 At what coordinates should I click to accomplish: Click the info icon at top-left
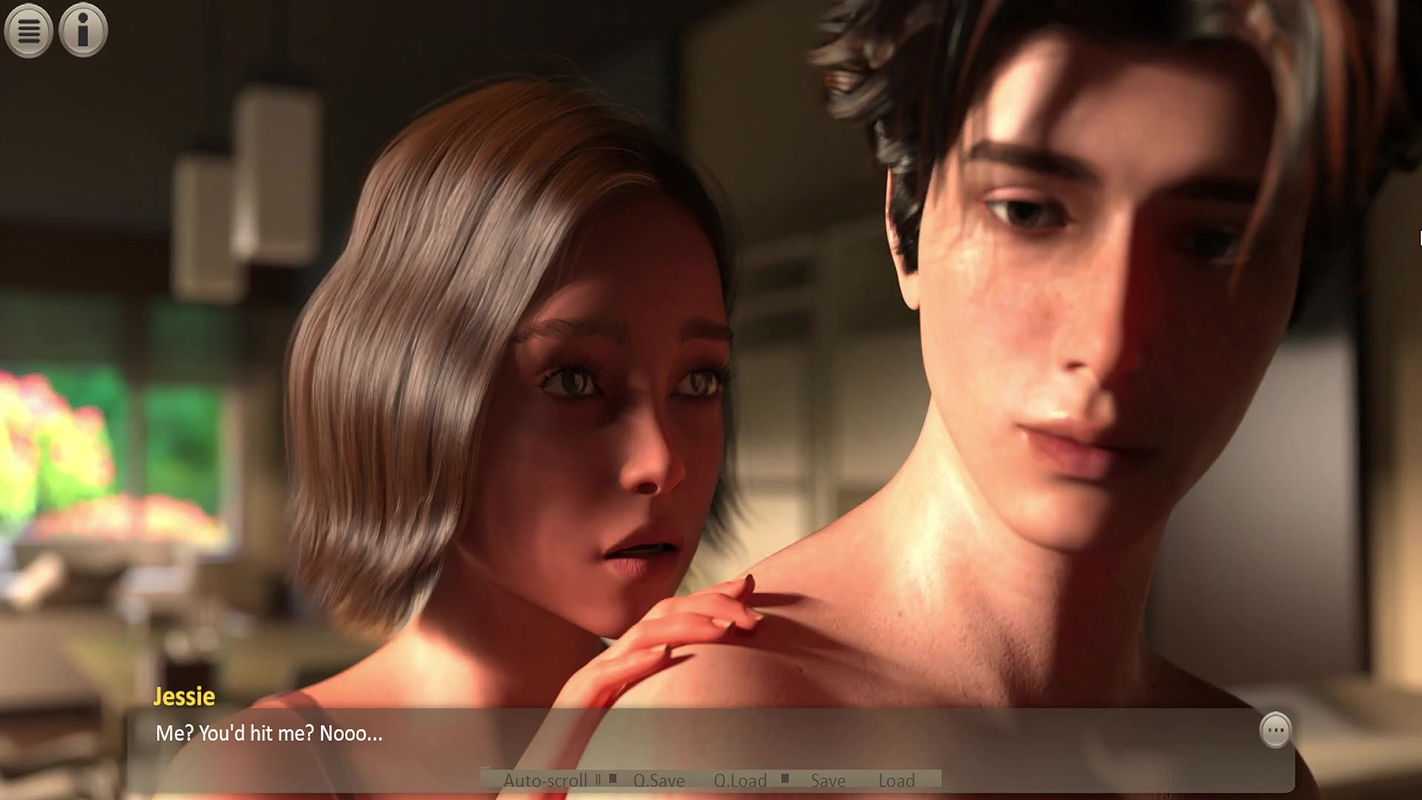(x=82, y=29)
